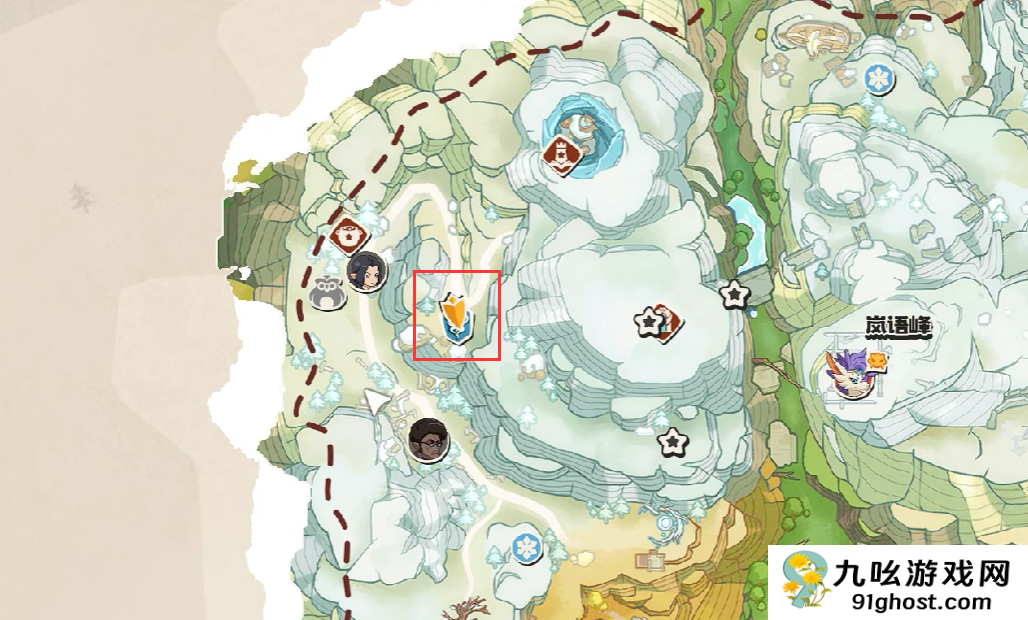The image size is (1028, 620).
Task: Select the star marker beside the frozen waterfall
Action: click(x=735, y=294)
